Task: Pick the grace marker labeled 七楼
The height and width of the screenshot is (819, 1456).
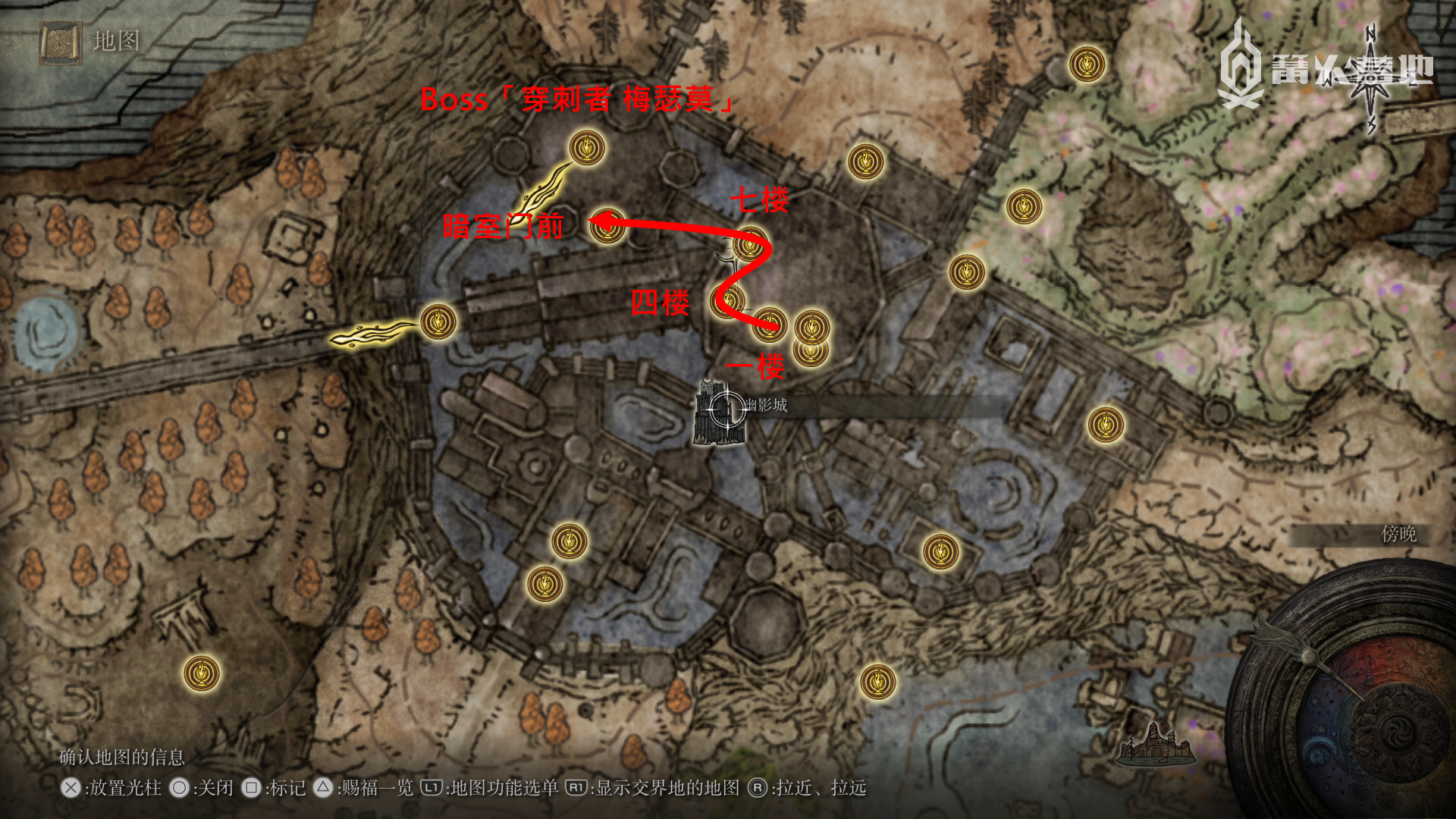Action: pyautogui.click(x=749, y=245)
